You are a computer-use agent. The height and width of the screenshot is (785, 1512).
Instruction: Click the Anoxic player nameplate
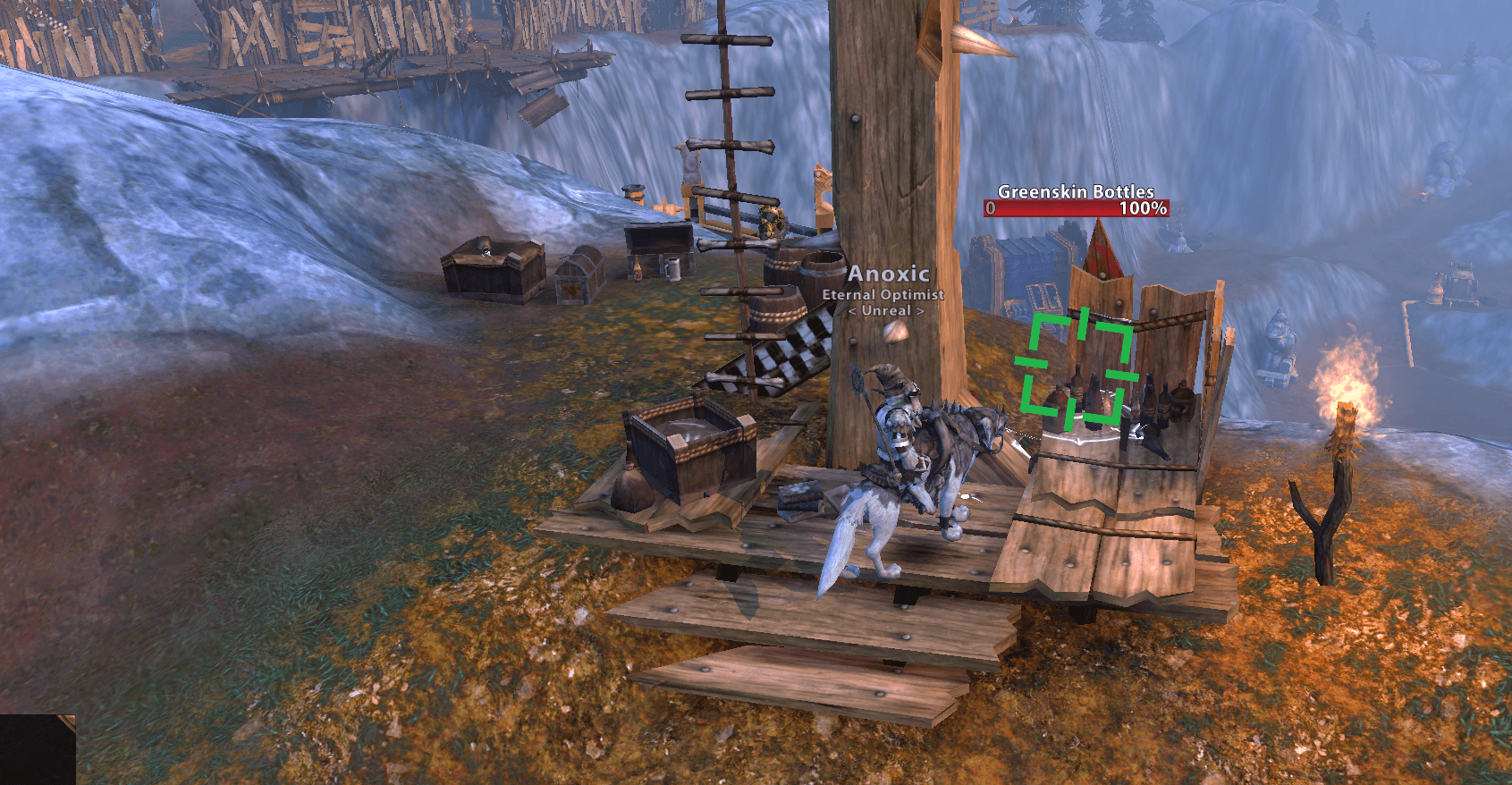click(887, 274)
